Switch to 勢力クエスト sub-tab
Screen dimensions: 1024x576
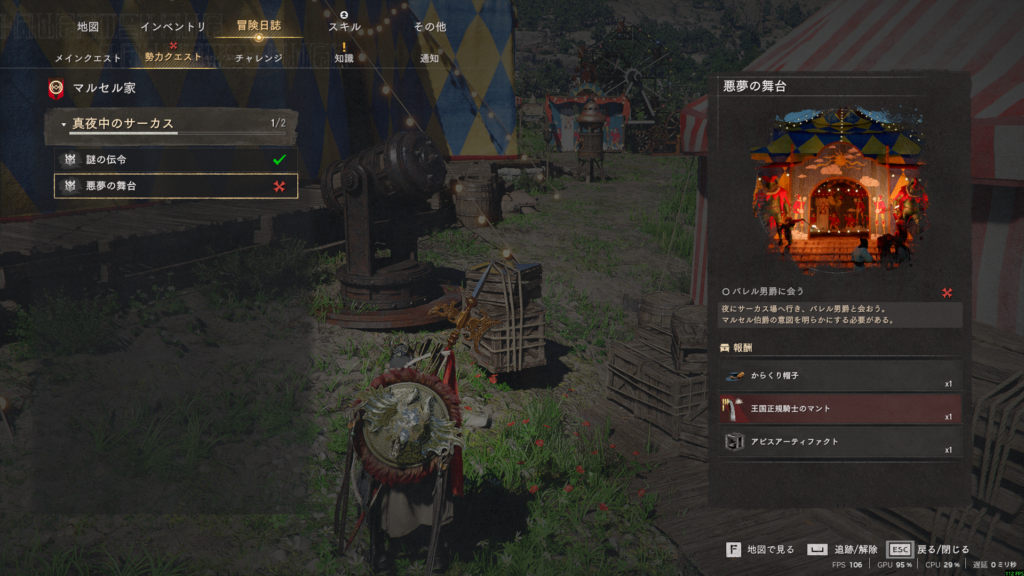[173, 58]
